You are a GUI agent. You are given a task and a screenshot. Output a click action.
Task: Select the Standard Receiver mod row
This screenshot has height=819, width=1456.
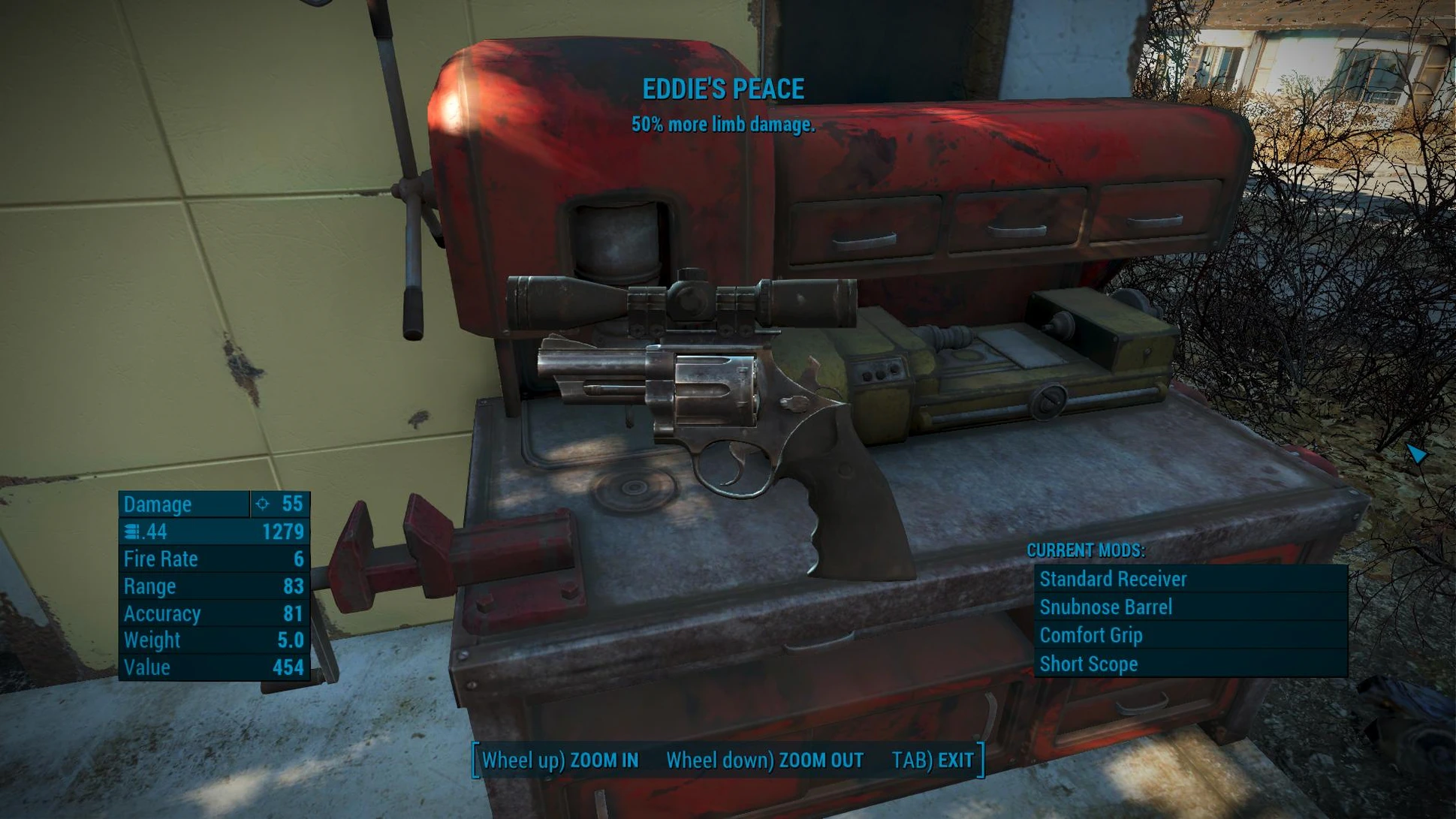click(x=1189, y=579)
